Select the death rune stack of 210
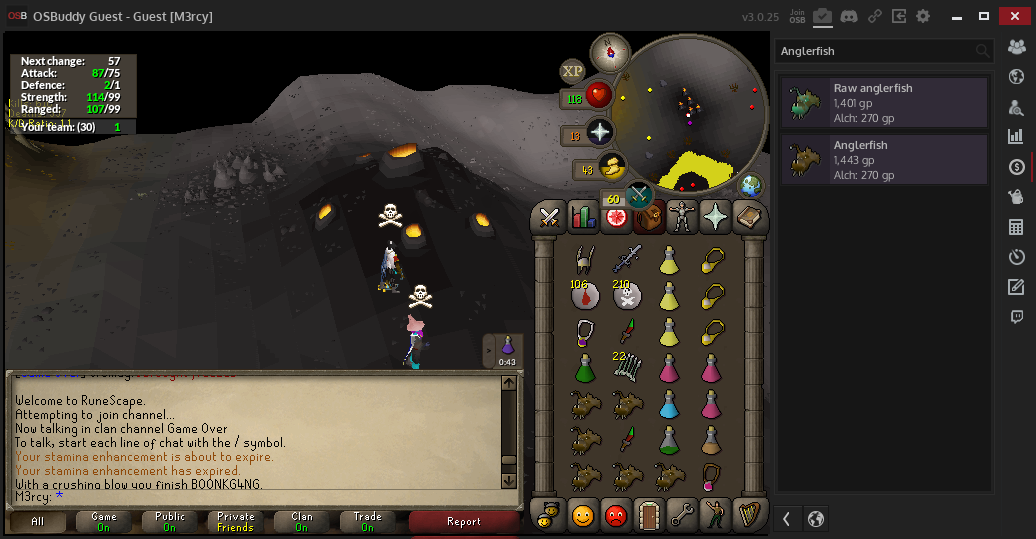The width and height of the screenshot is (1036, 539). click(627, 296)
